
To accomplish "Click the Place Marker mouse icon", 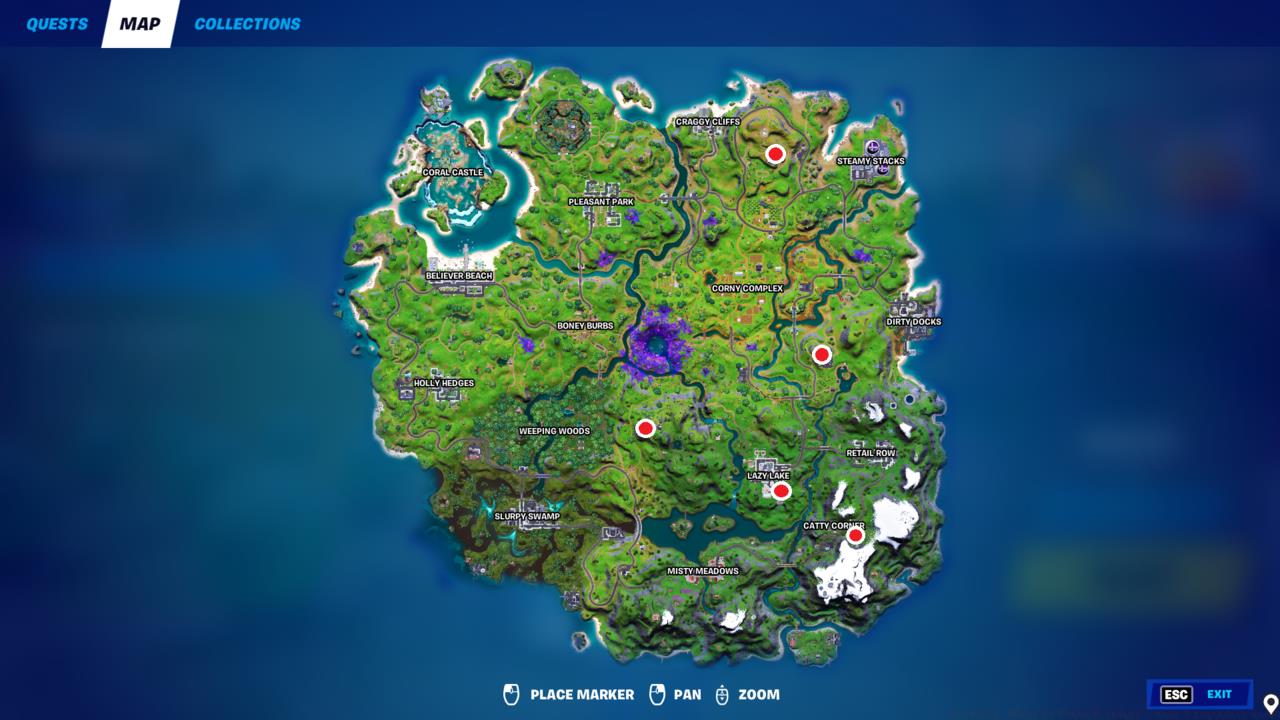I will pyautogui.click(x=513, y=693).
